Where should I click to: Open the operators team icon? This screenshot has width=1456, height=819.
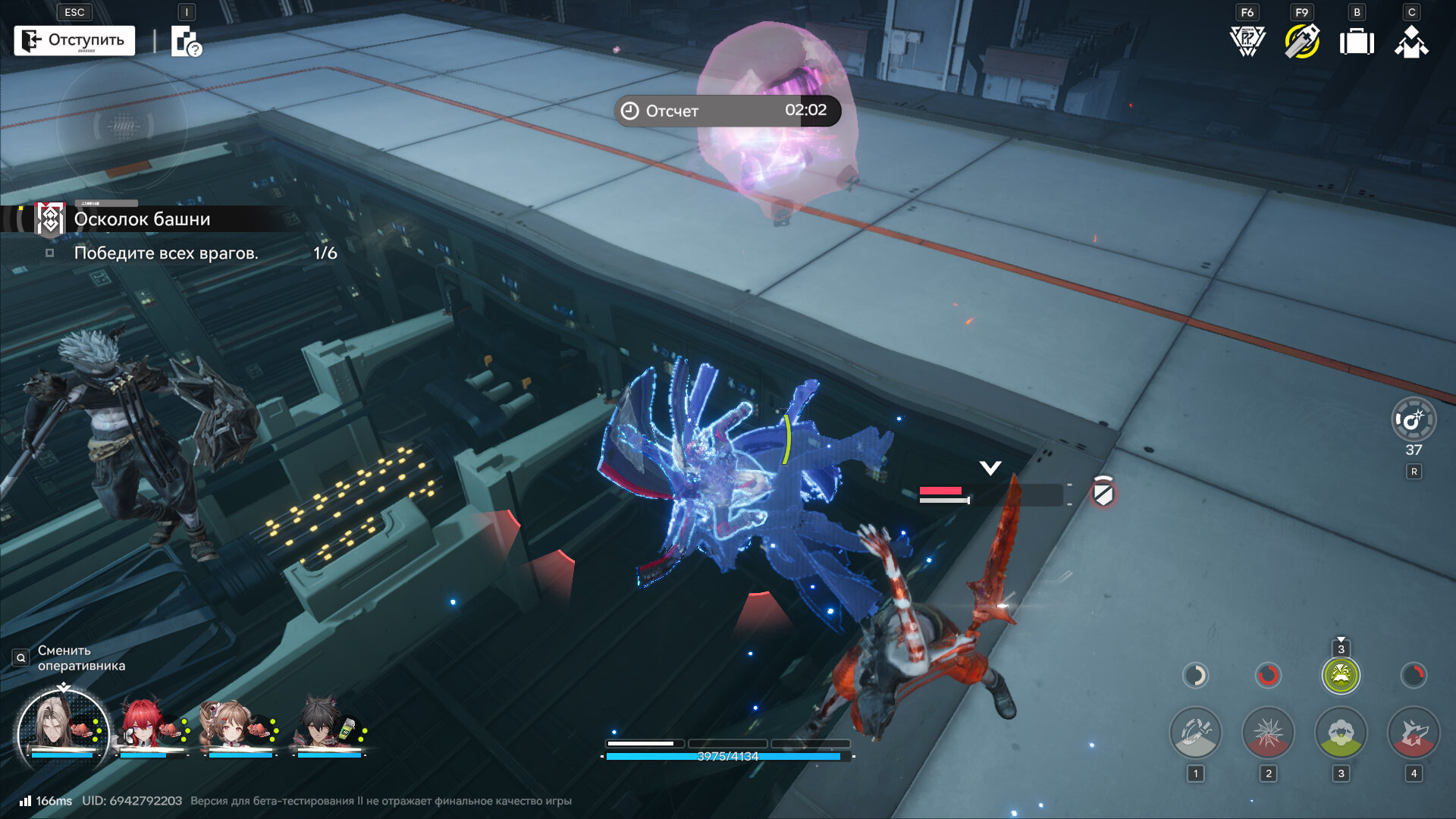[1411, 42]
